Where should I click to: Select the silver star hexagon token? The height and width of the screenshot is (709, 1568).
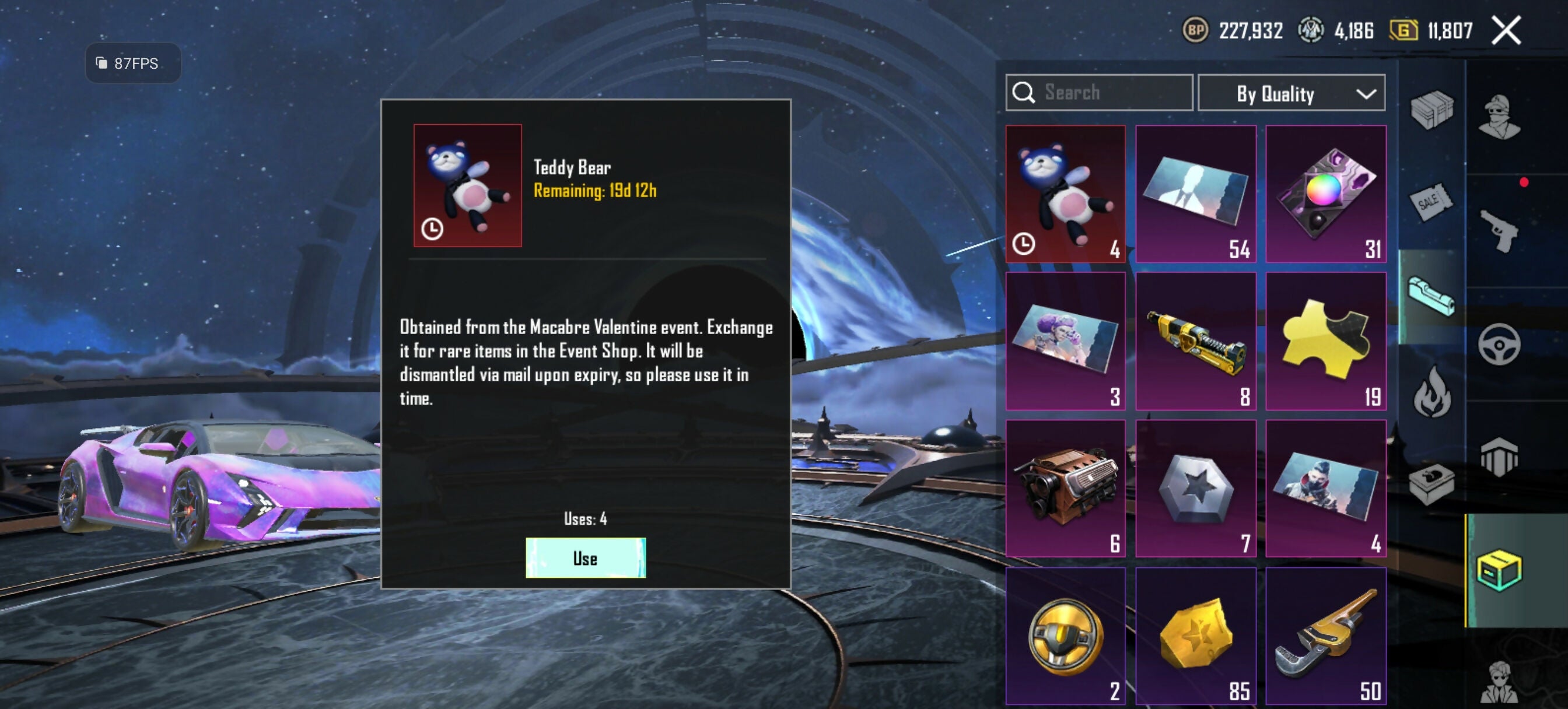pos(1195,488)
